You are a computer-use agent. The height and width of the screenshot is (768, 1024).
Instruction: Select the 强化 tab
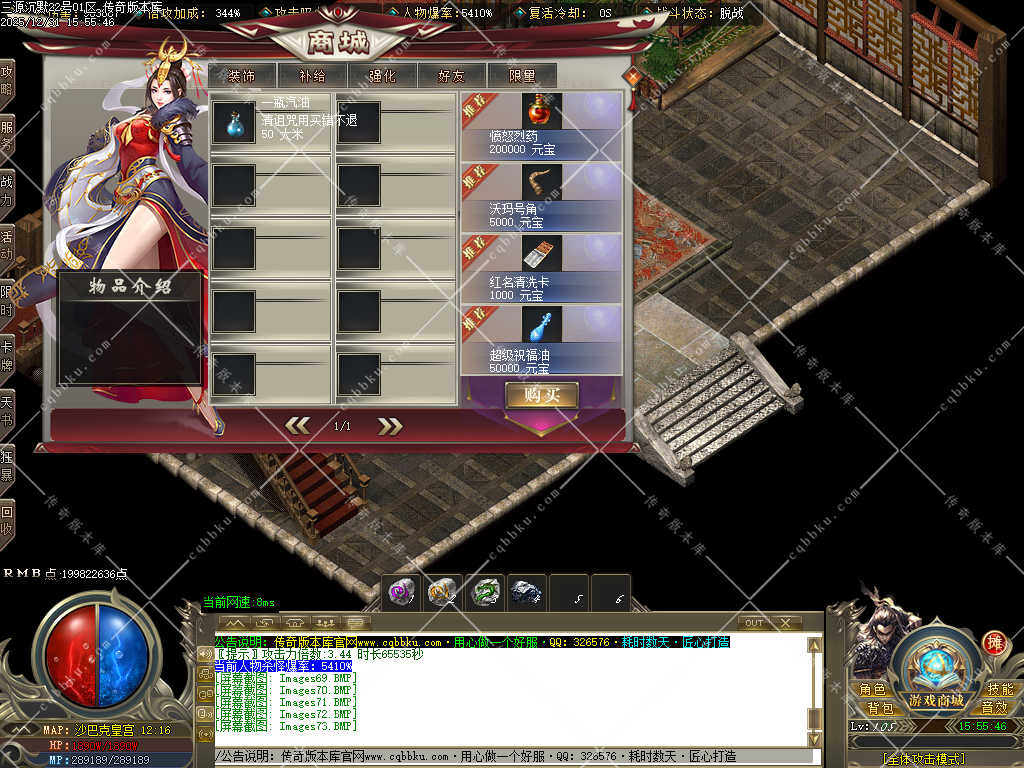pyautogui.click(x=382, y=76)
